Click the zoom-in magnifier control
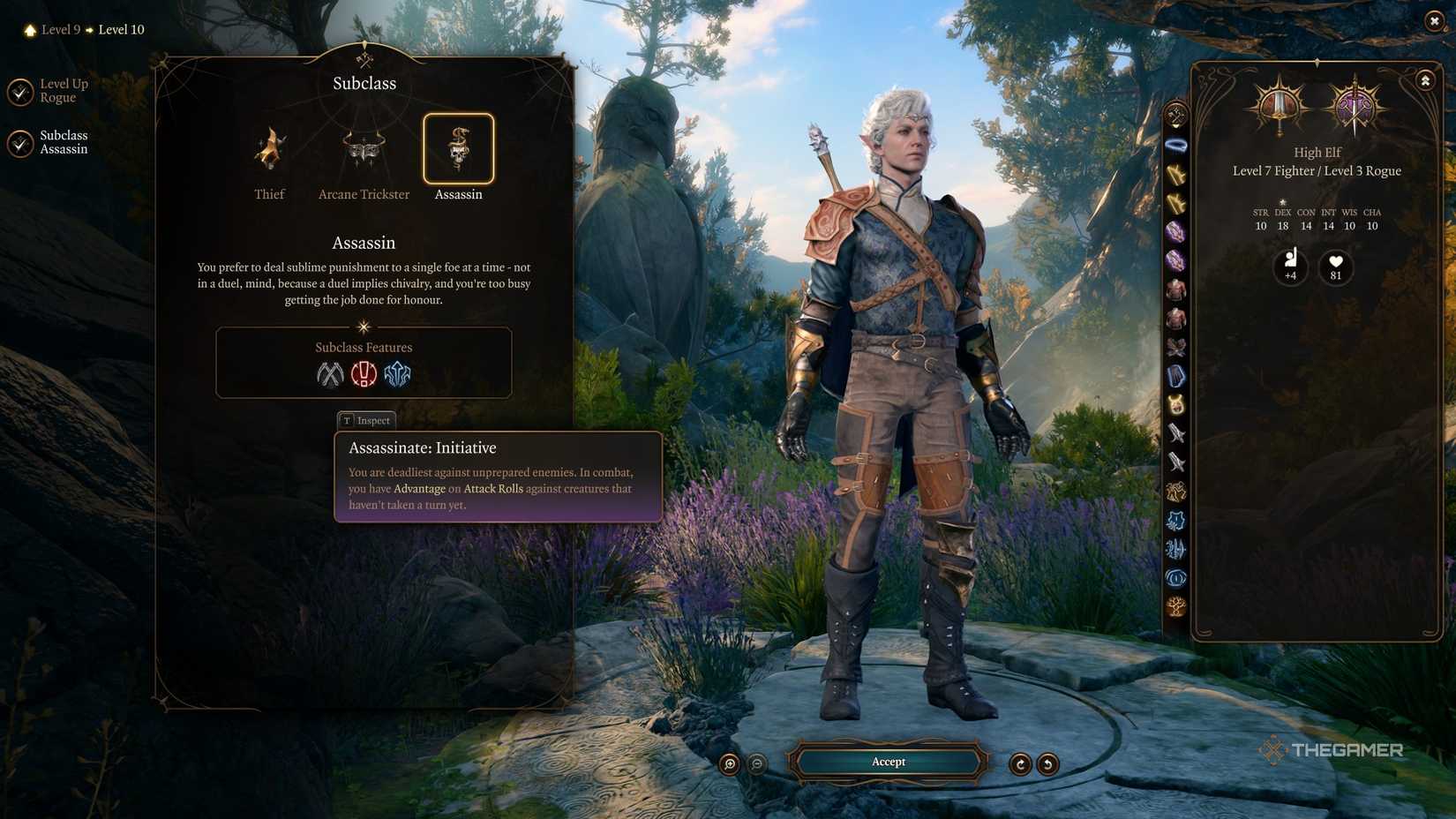 coord(729,762)
